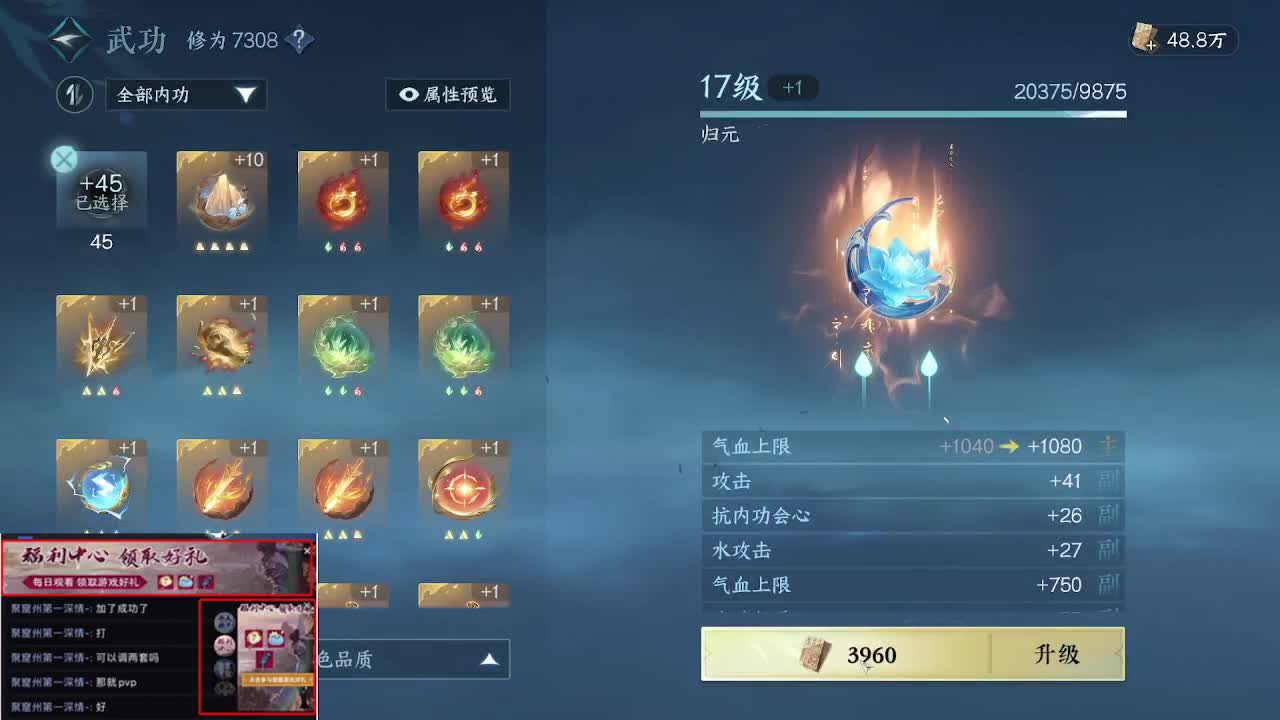1280x720 pixels.
Task: Click the +1 badge next to 17级
Action: (791, 88)
